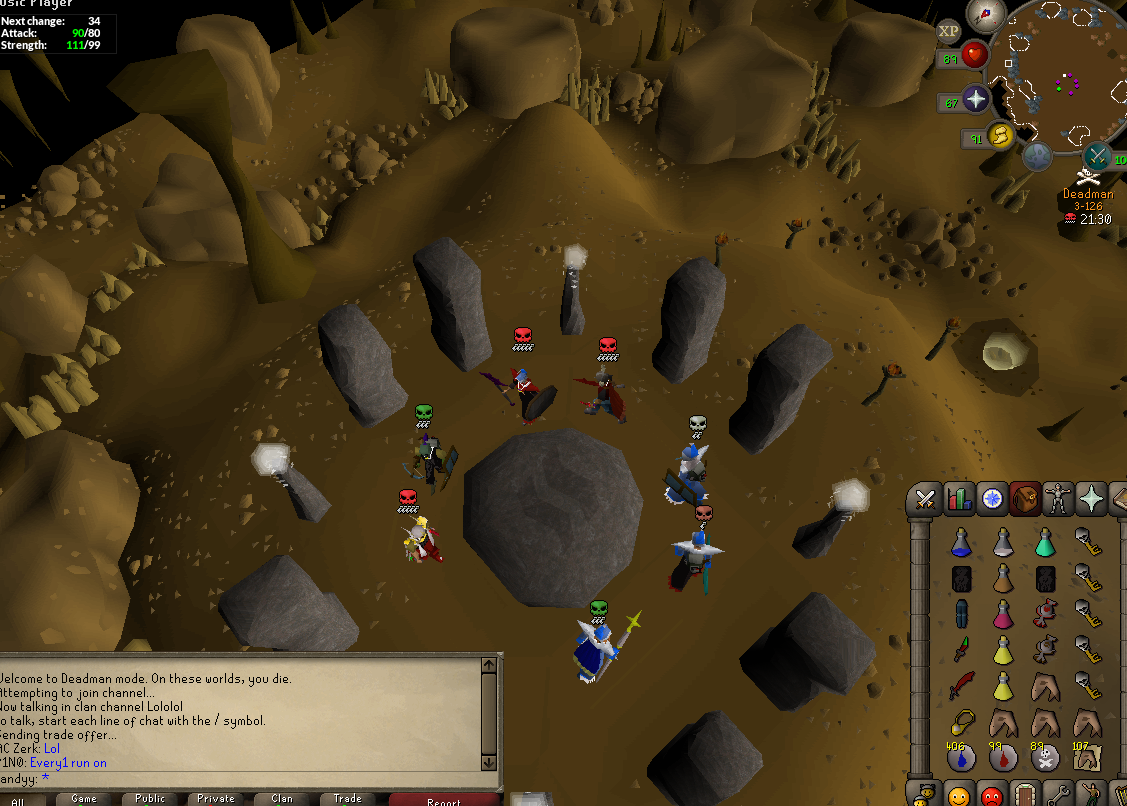Select the gold amulet in inventory
The image size is (1127, 806).
(961, 722)
